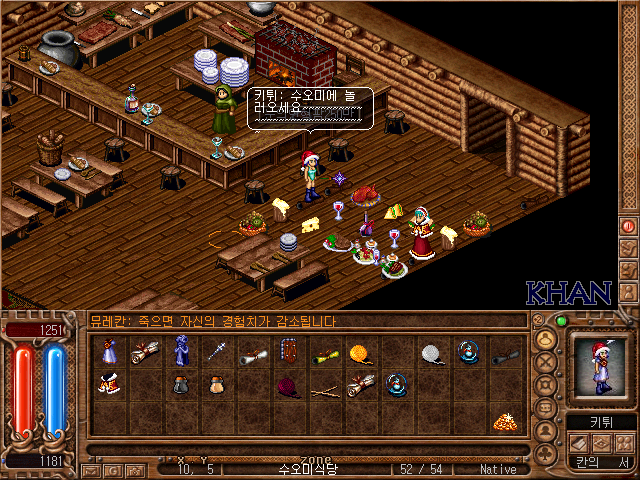Choose the blue robed figure item
640x480 pixels.
tap(181, 351)
